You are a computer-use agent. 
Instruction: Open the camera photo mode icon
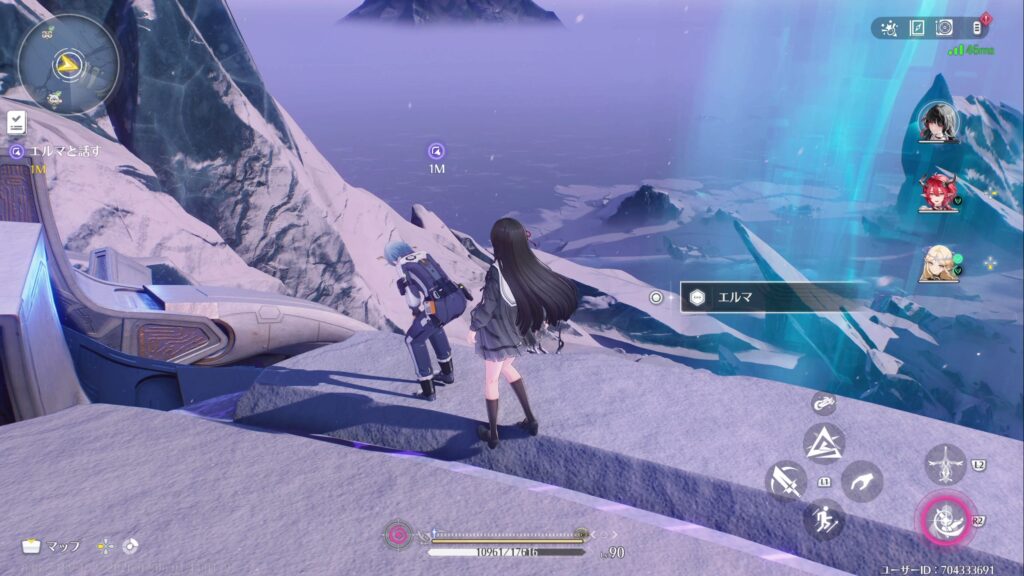click(944, 28)
